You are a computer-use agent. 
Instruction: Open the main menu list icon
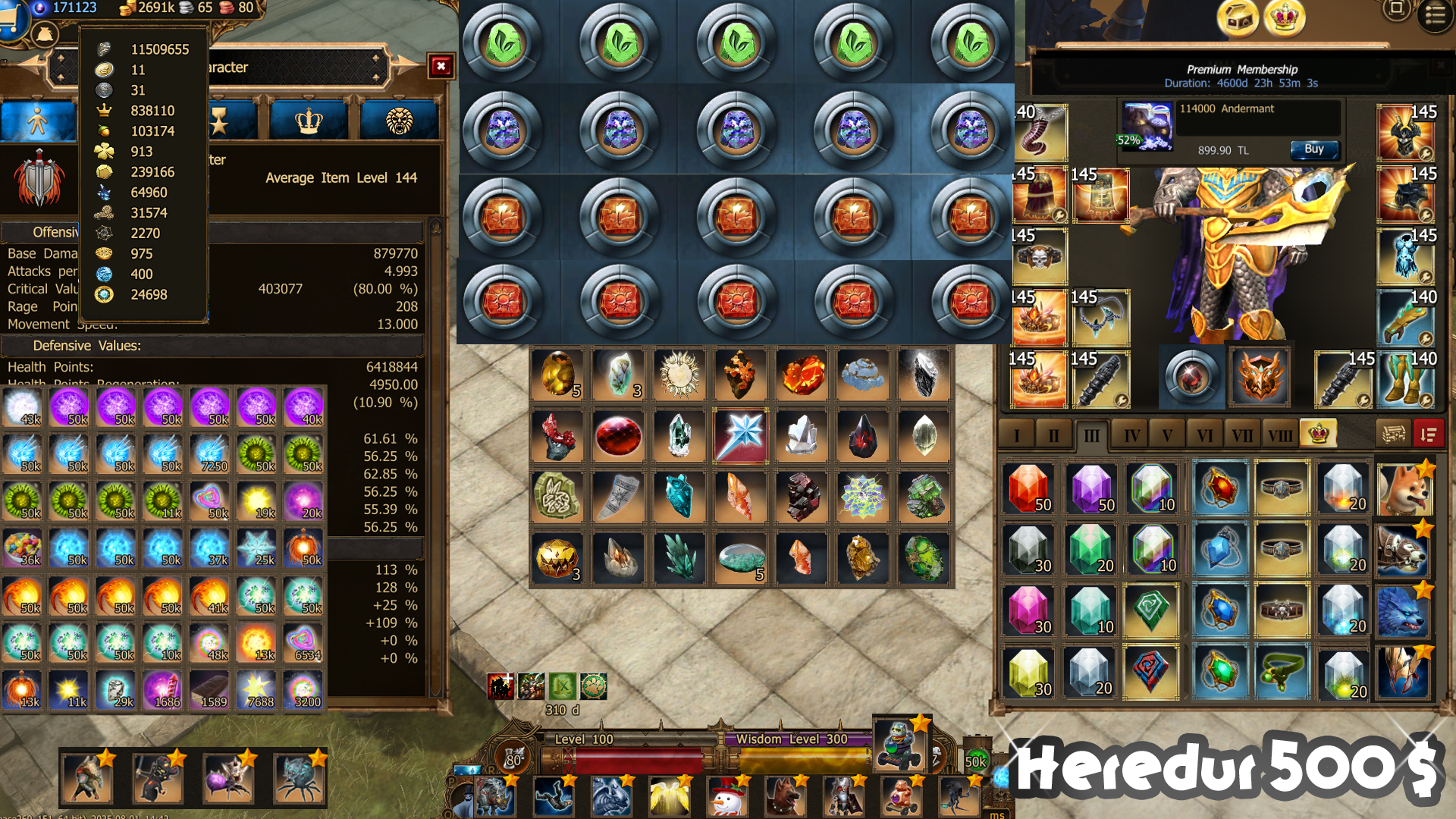1435,15
